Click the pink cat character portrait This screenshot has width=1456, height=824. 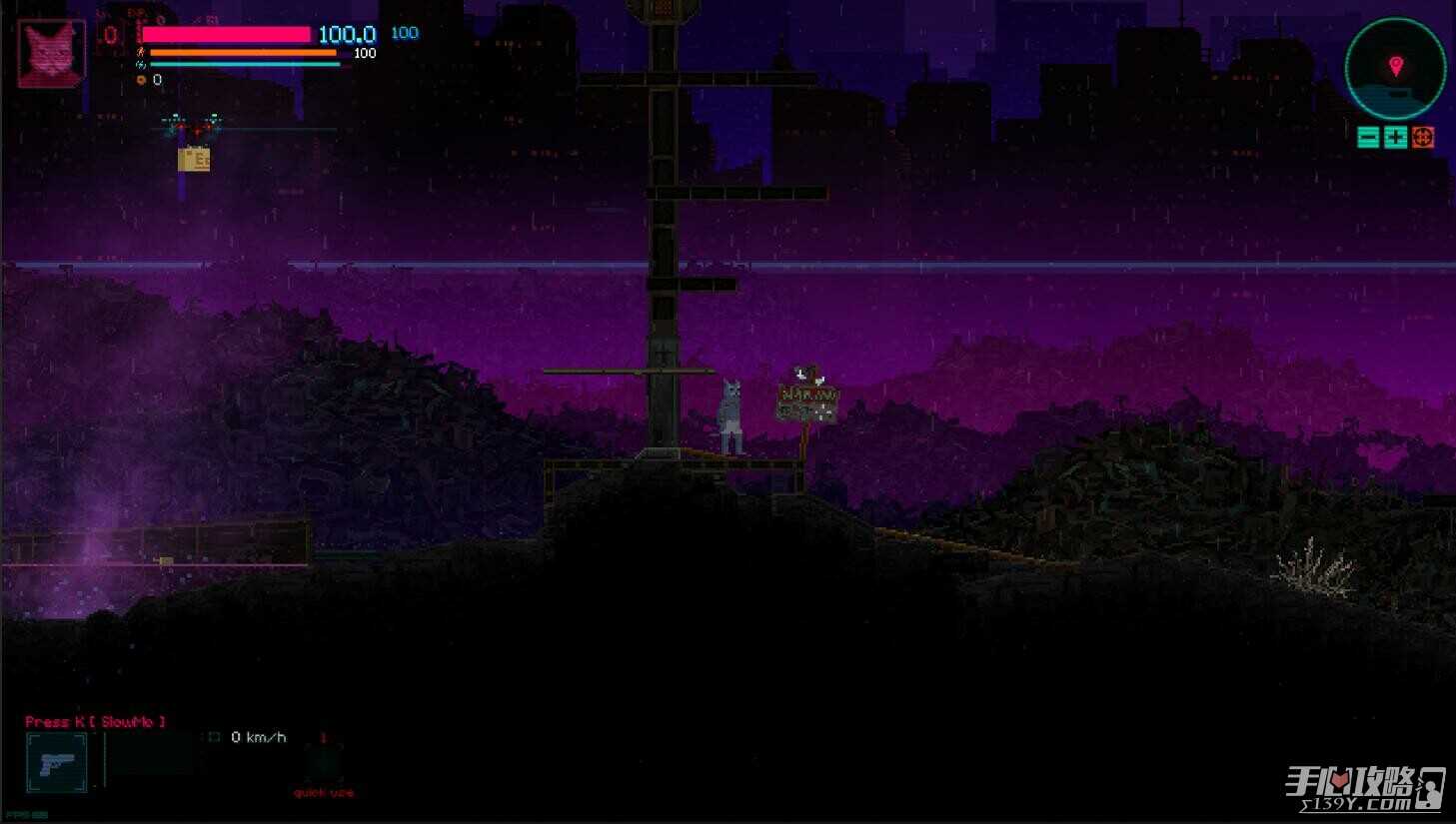tap(52, 52)
